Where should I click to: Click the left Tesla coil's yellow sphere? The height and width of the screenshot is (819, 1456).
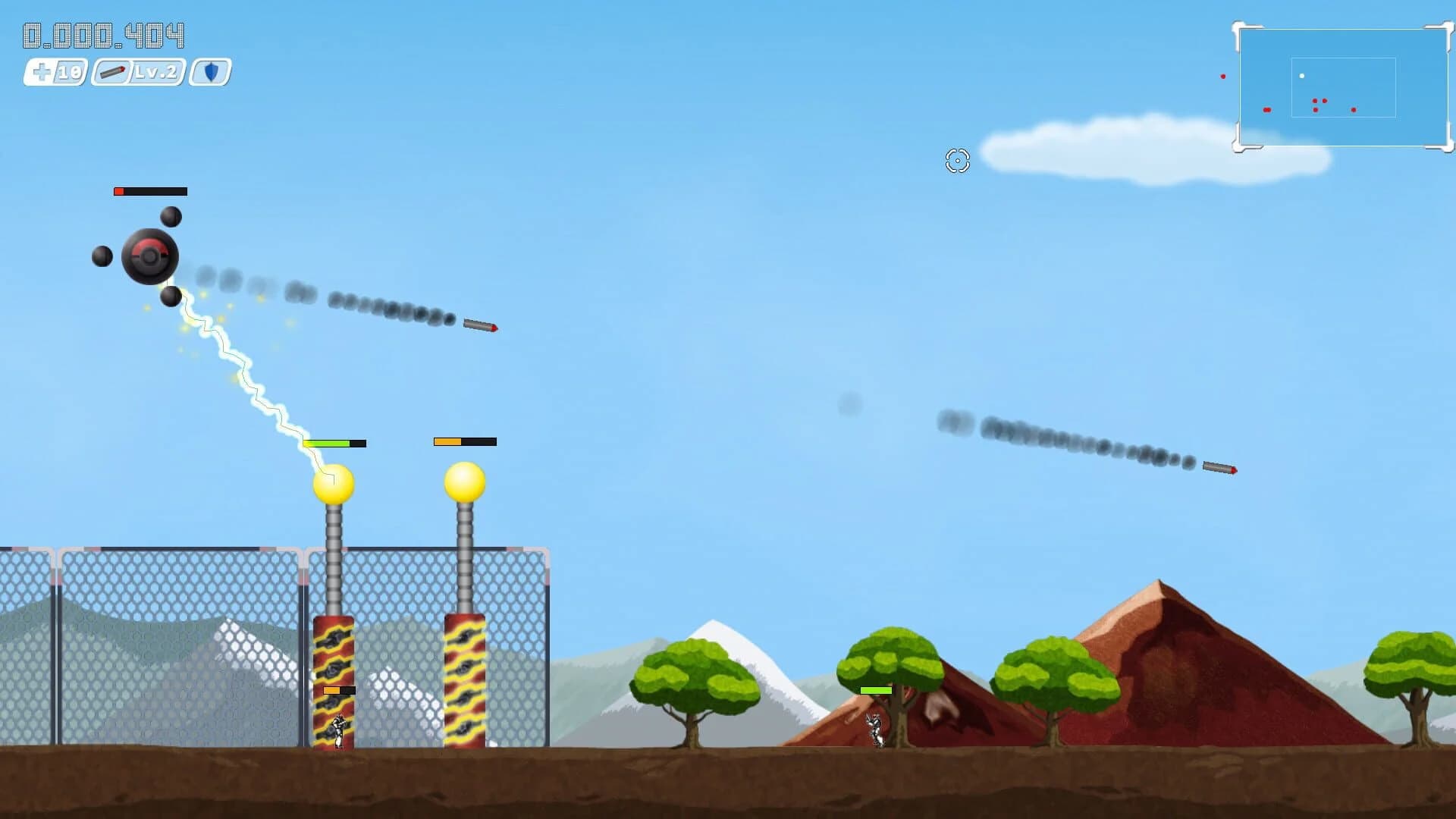(x=336, y=482)
